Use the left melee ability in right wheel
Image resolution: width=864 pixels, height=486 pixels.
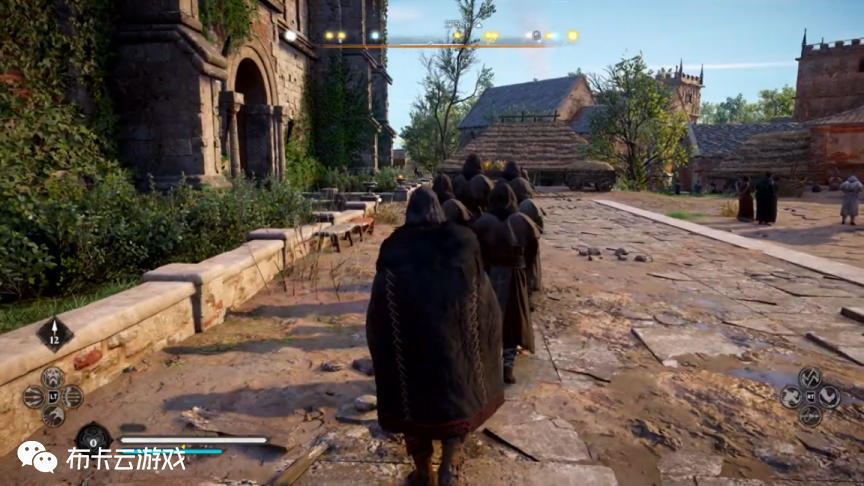(790, 397)
